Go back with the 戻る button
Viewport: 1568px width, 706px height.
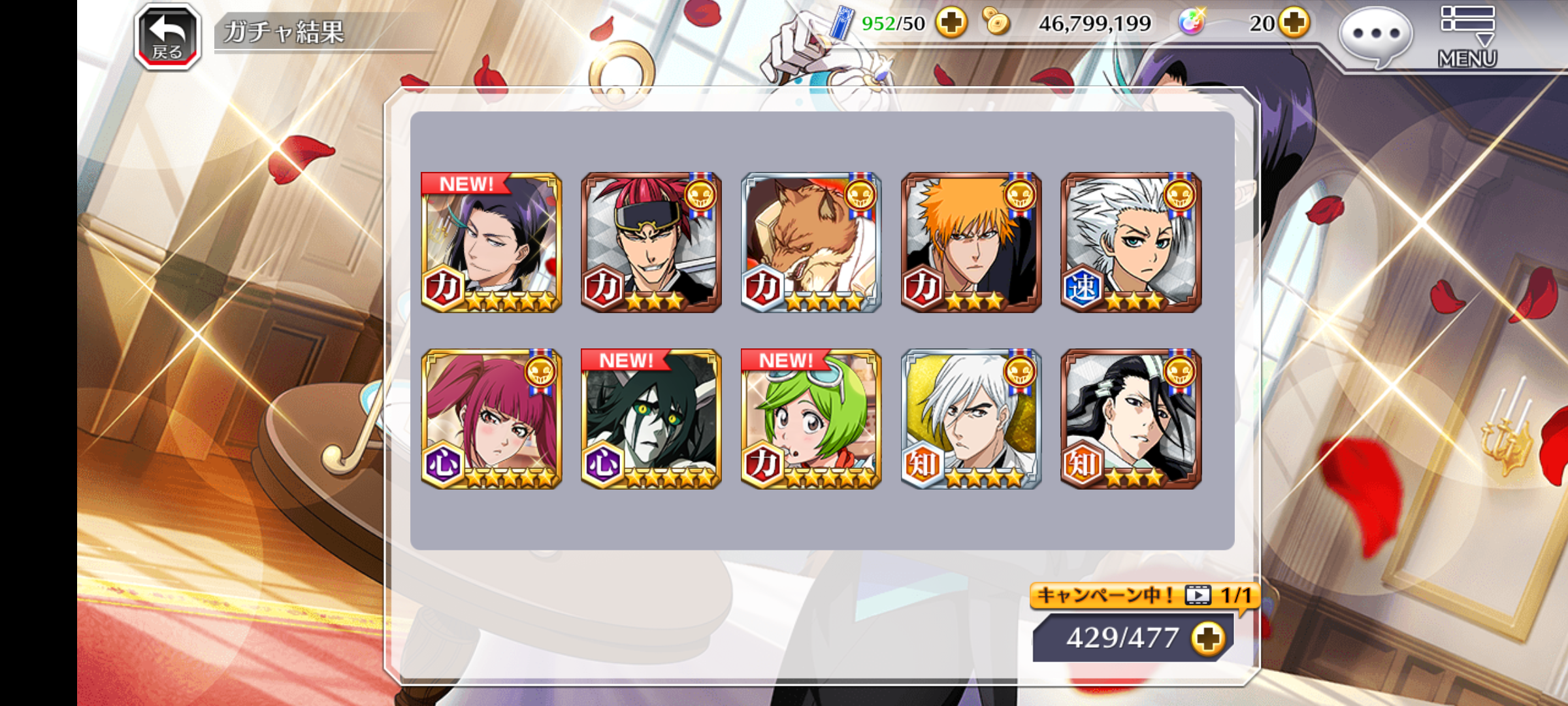click(x=167, y=37)
